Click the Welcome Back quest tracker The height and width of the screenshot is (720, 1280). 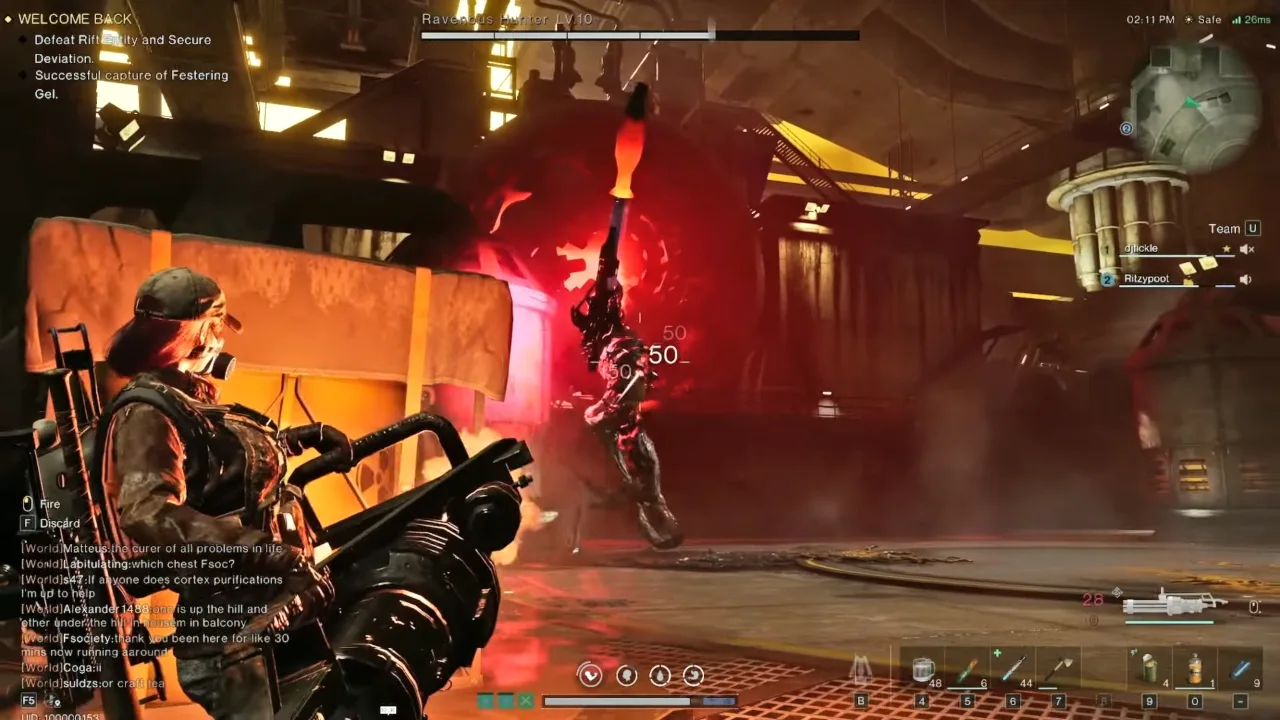[75, 19]
